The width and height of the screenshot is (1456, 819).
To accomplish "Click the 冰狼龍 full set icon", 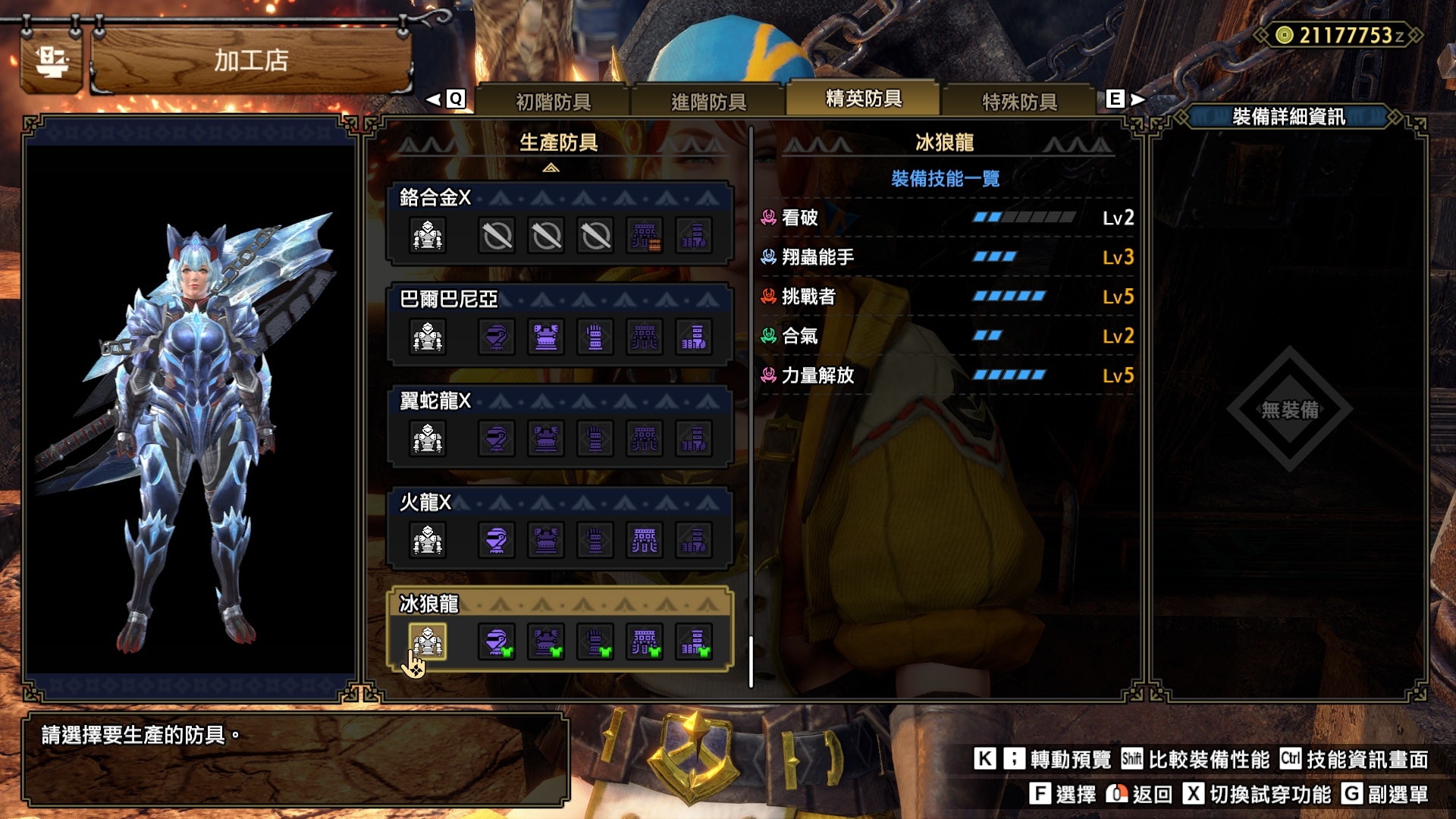I will (428, 642).
